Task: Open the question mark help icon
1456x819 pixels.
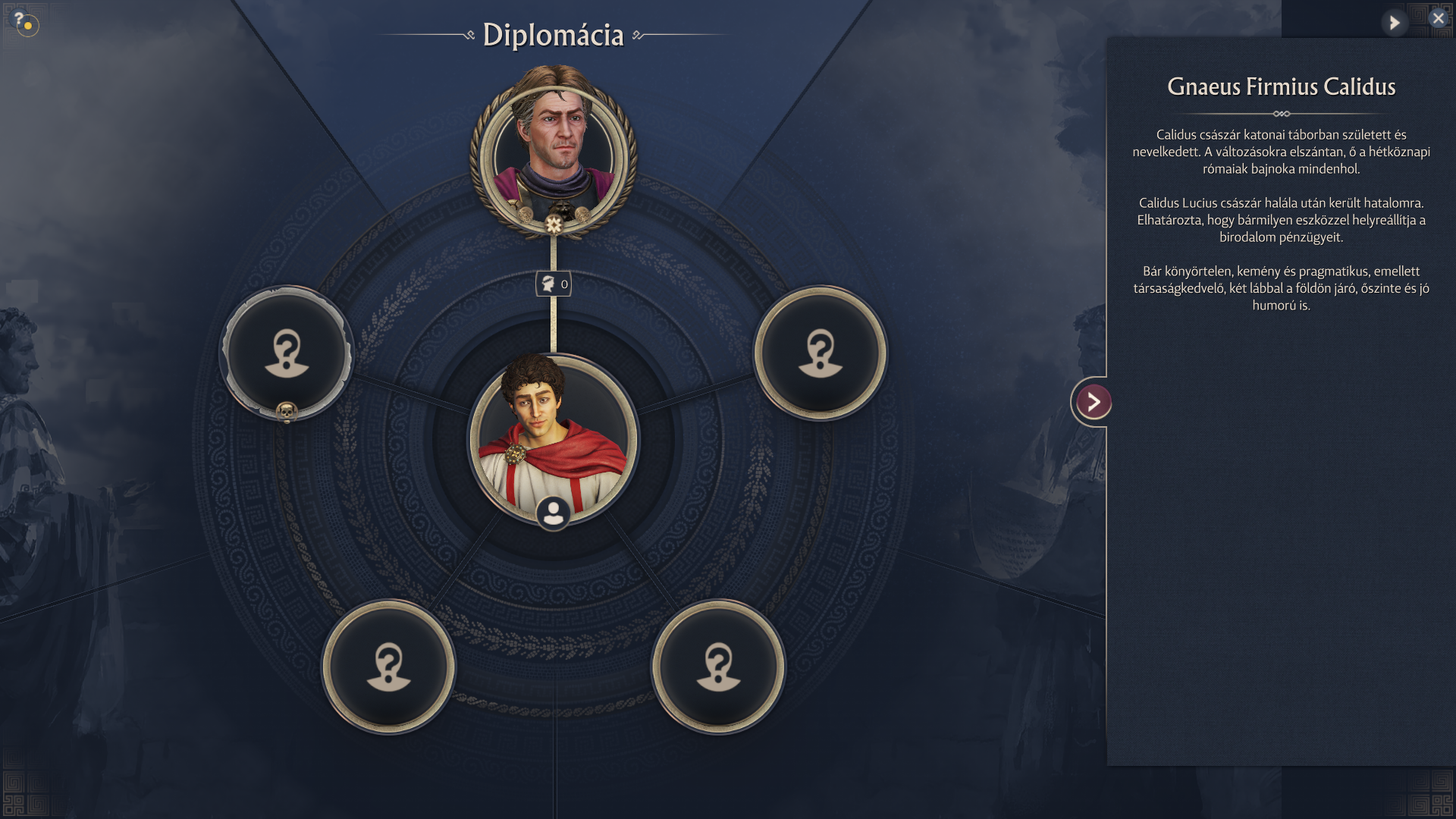Action: tap(20, 20)
